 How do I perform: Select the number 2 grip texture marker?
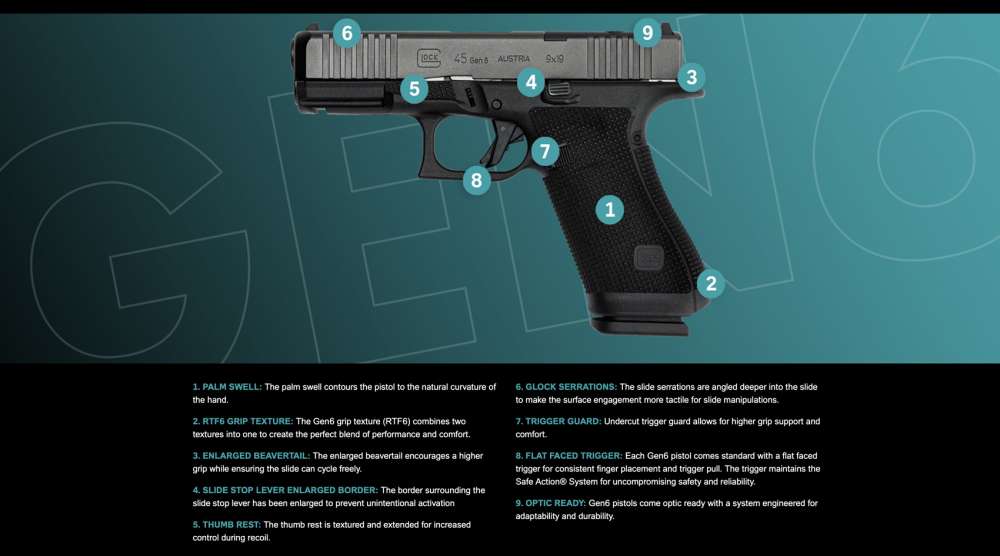[710, 283]
